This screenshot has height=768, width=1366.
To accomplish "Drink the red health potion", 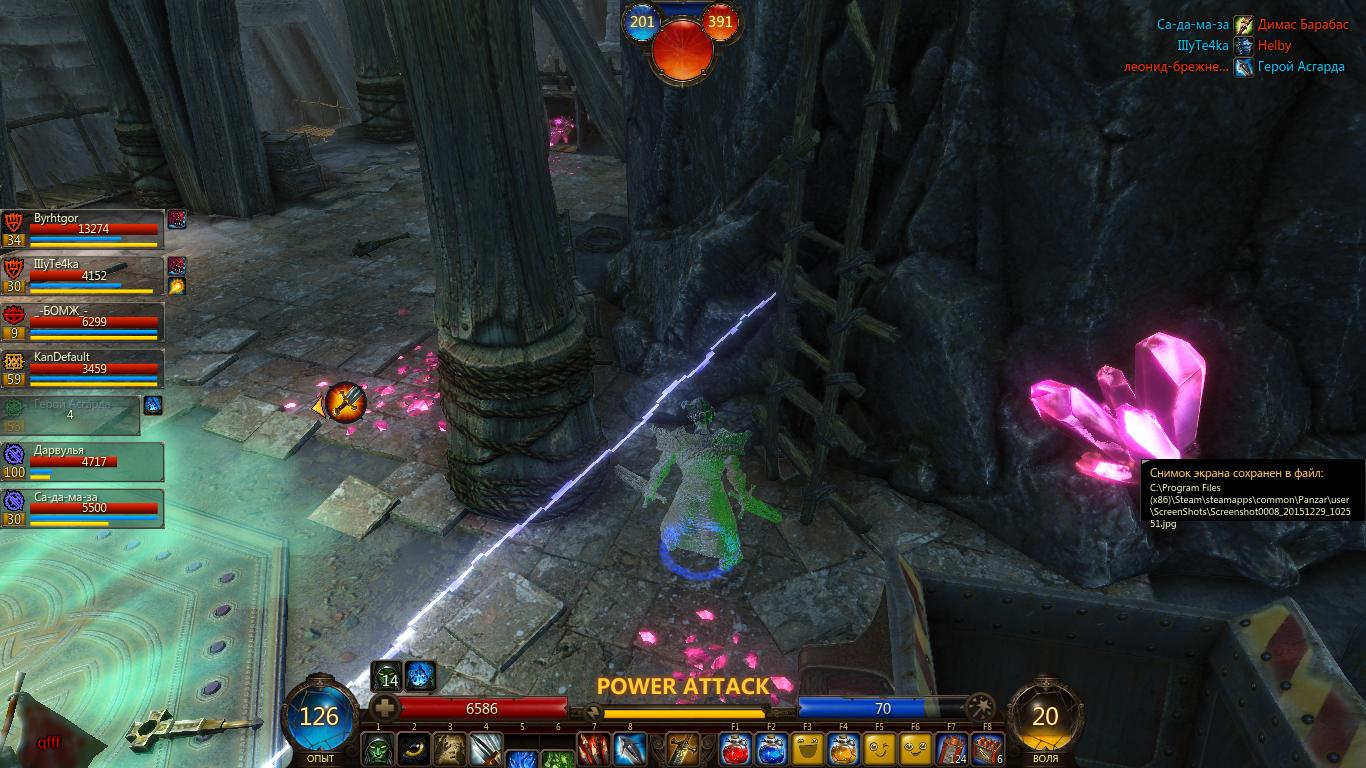I will [735, 750].
